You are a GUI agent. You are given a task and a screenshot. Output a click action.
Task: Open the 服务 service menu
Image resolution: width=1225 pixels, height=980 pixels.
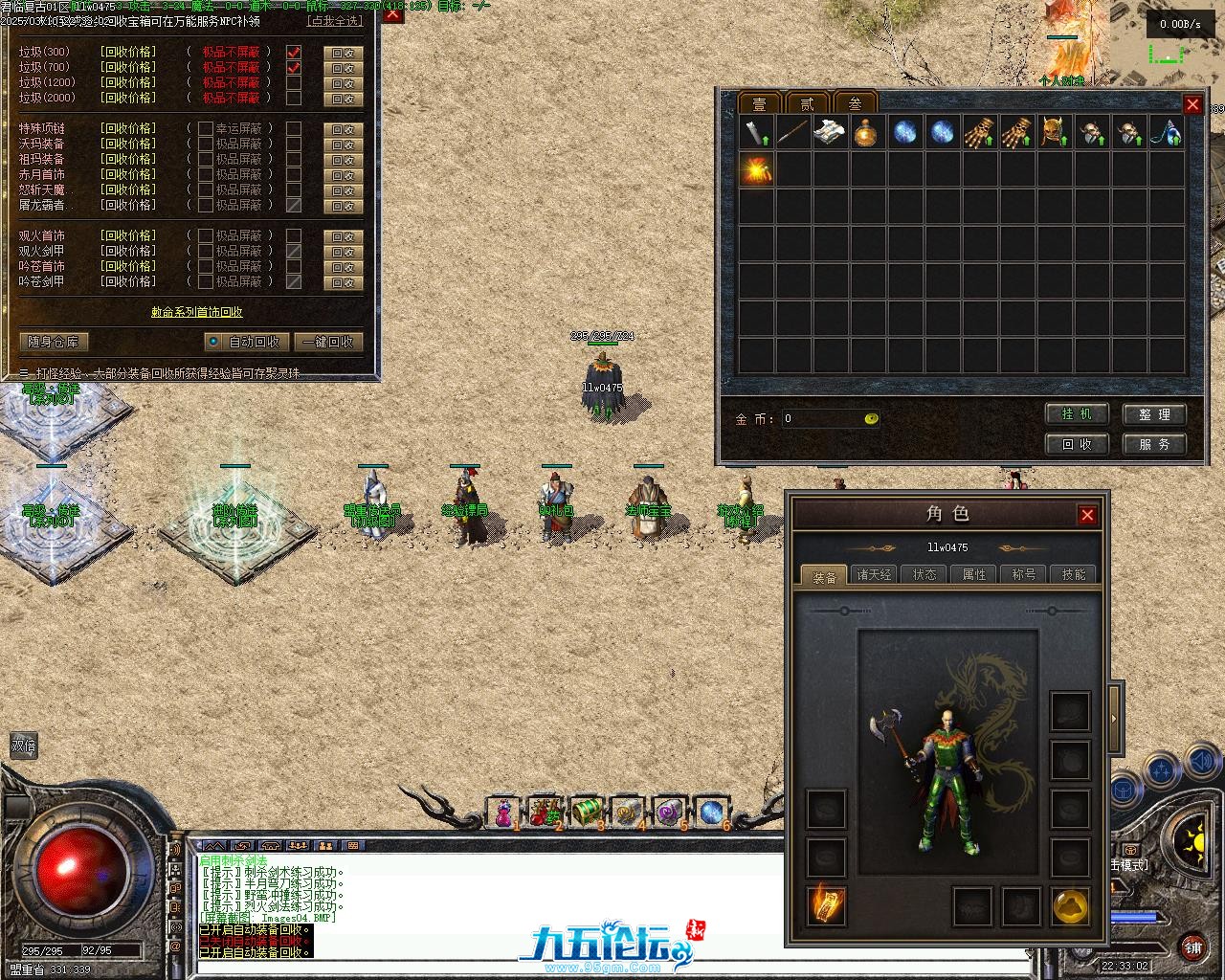point(1154,444)
